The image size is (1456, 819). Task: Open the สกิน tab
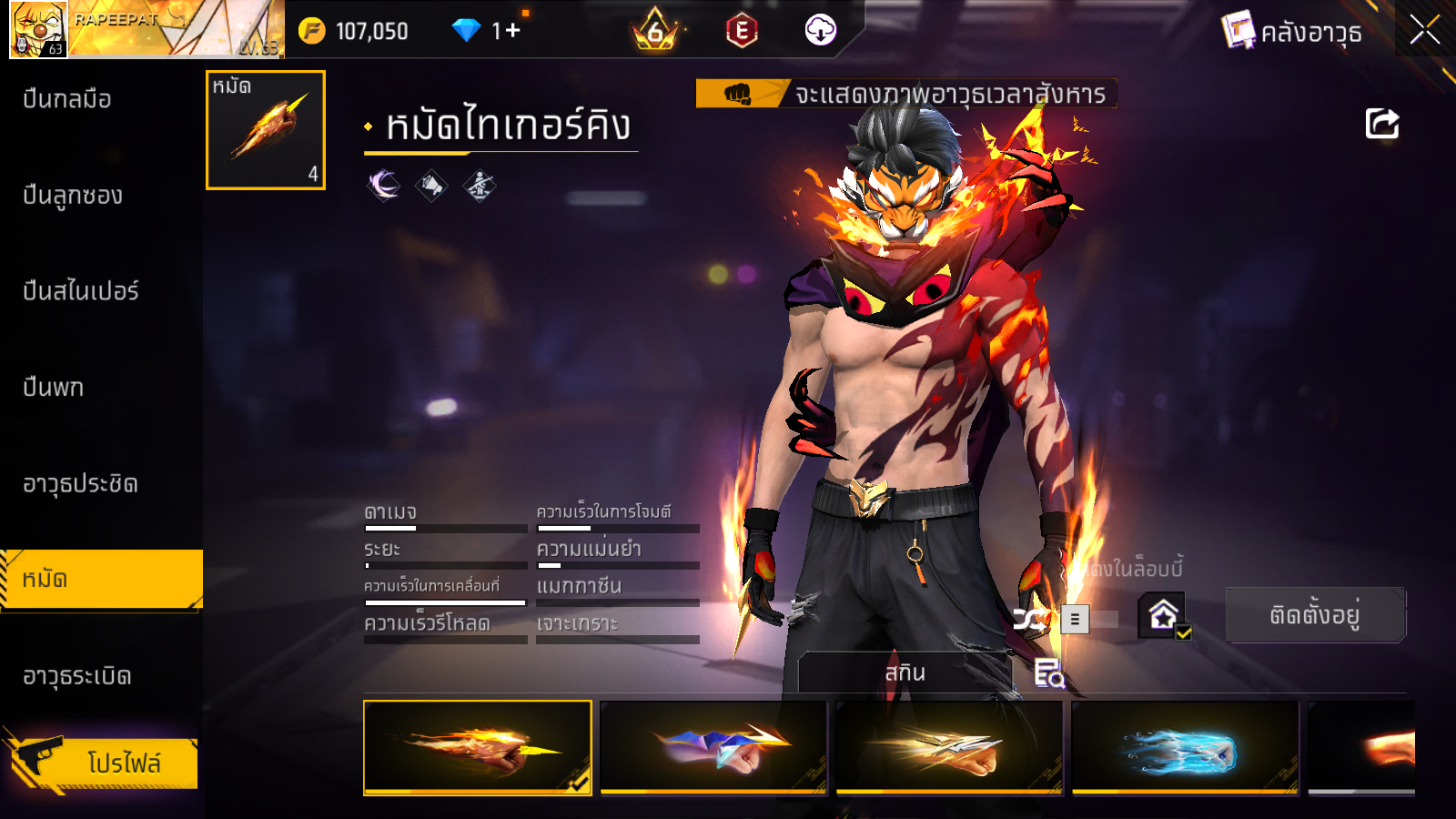[905, 672]
